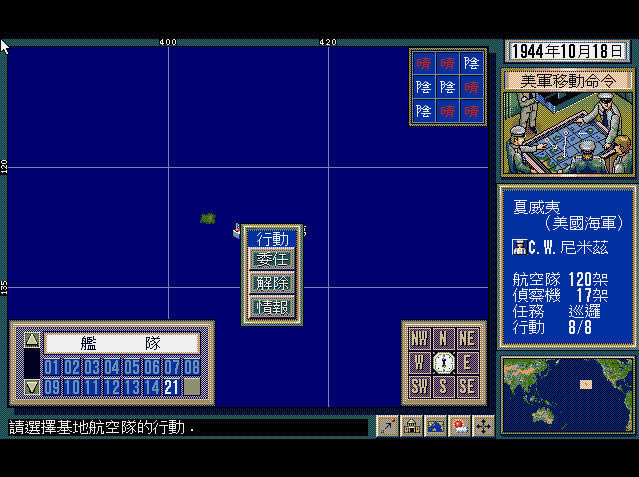Move the map view north with N
The height and width of the screenshot is (477, 639).
[x=444, y=337]
